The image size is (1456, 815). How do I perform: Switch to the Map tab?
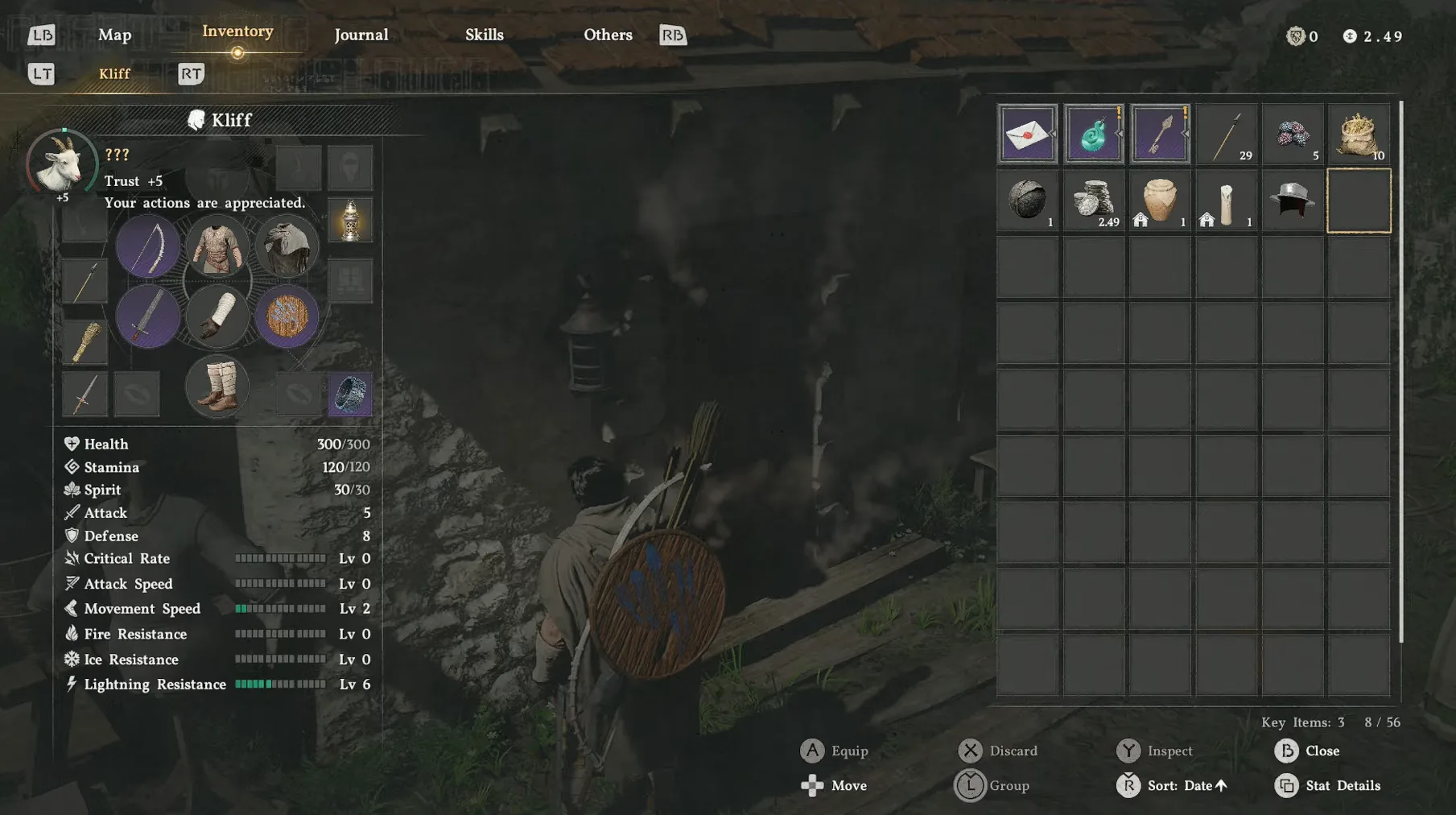[x=114, y=35]
